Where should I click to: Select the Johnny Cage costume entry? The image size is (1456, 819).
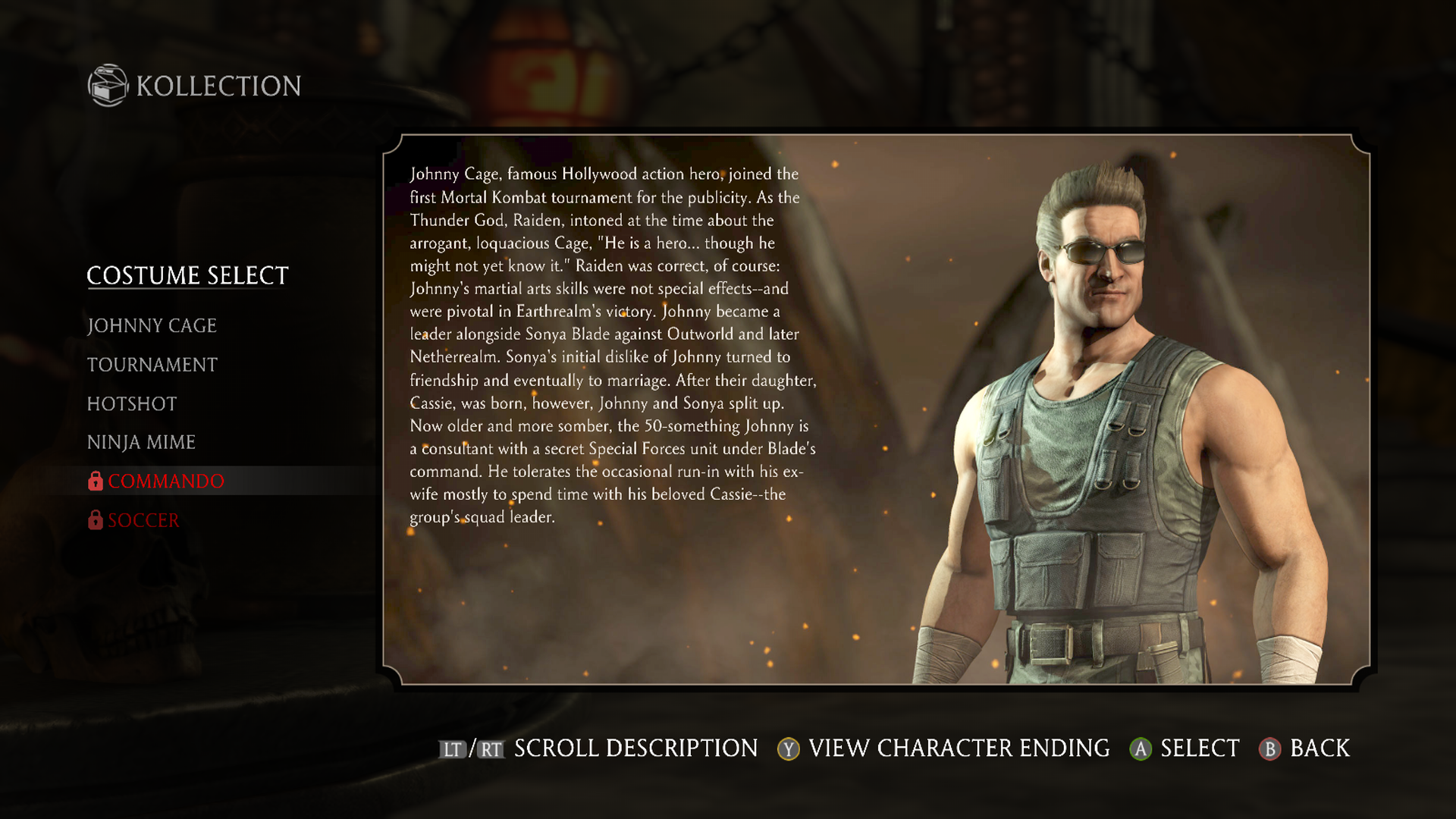tap(152, 326)
